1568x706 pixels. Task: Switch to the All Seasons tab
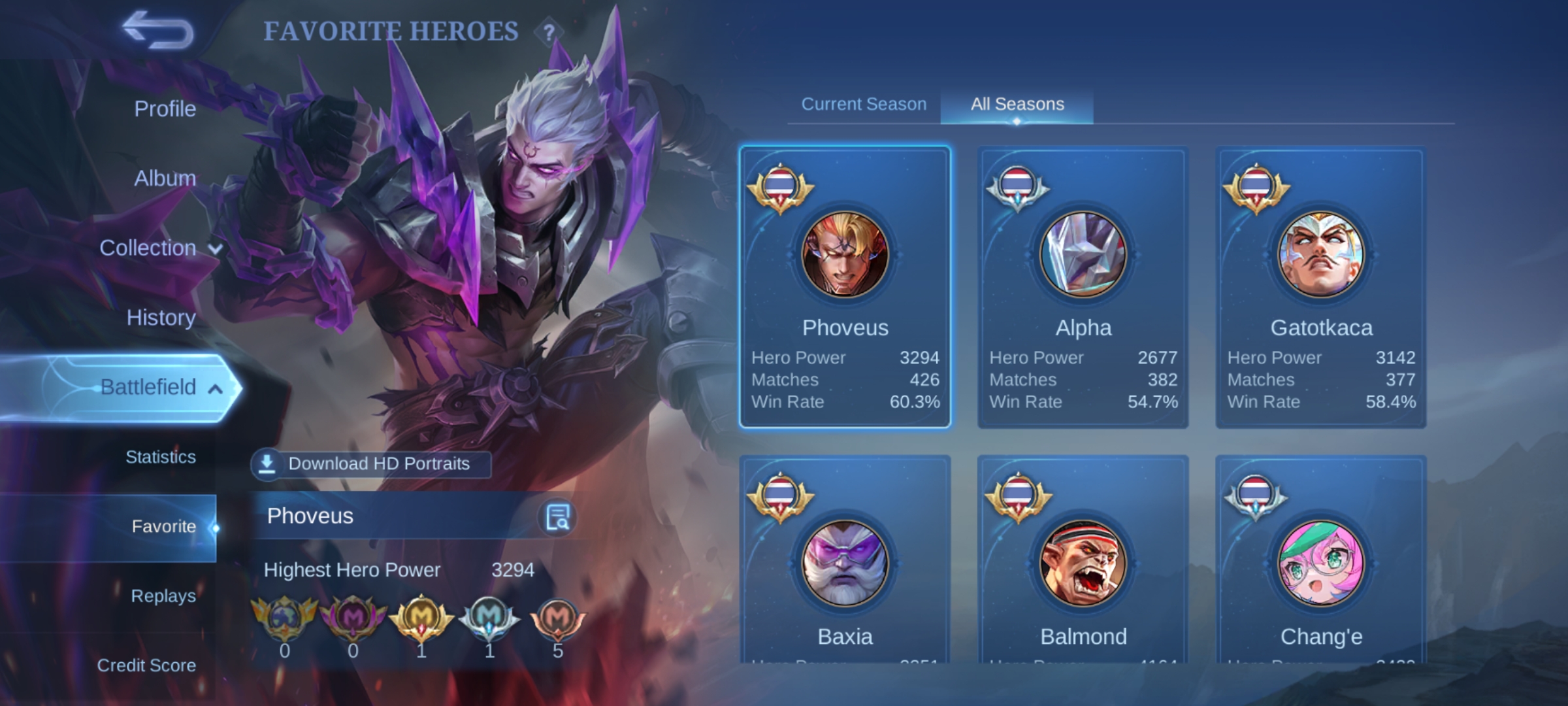click(1017, 104)
